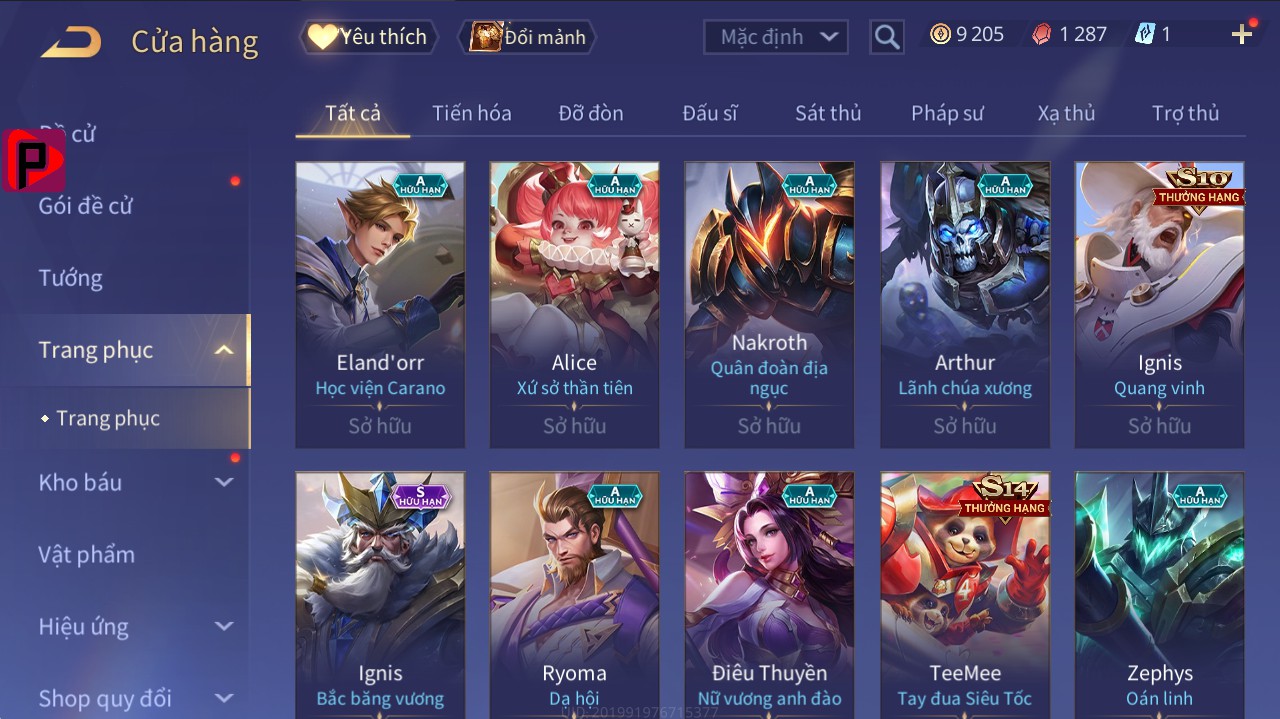Expand the Mặc định sort dropdown
Screen dimensions: 1280x719
tap(776, 37)
